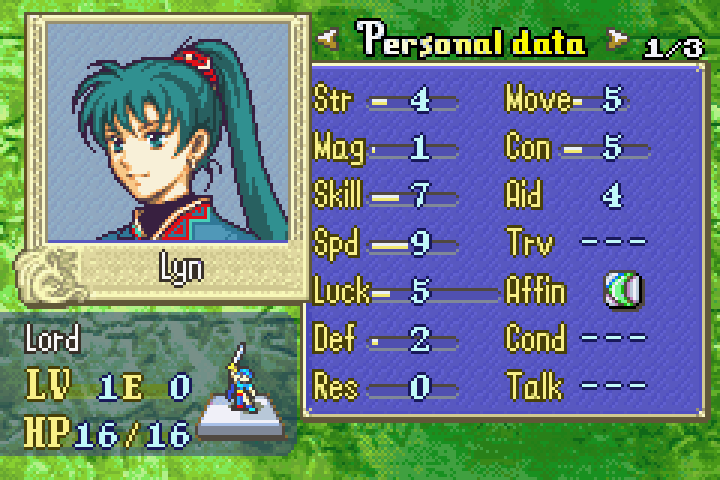Go to the next page with the right arrow
The height and width of the screenshot is (480, 720).
[x=617, y=41]
